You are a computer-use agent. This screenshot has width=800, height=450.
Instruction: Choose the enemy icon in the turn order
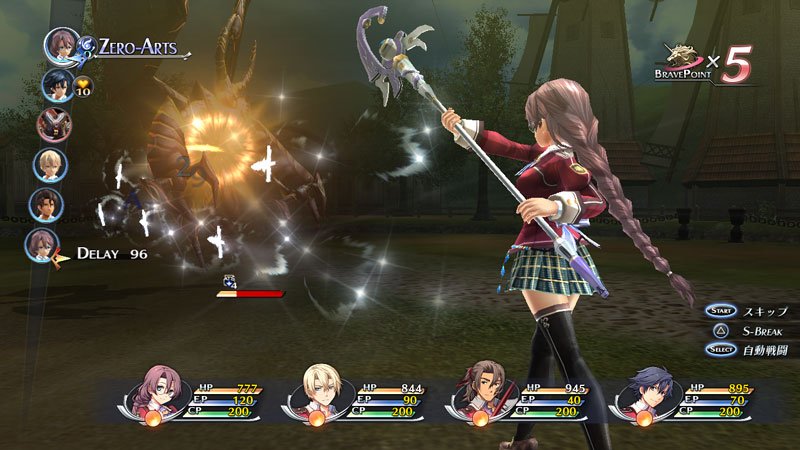click(52, 124)
